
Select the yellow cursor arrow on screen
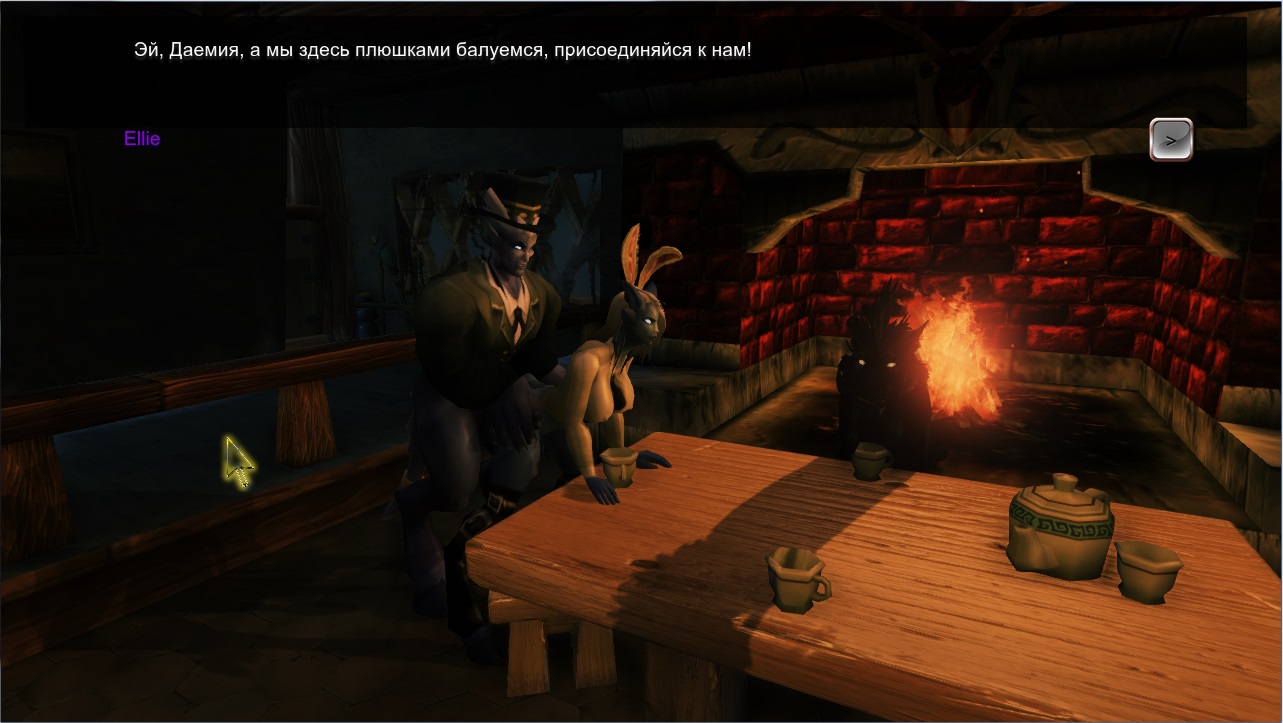click(240, 458)
